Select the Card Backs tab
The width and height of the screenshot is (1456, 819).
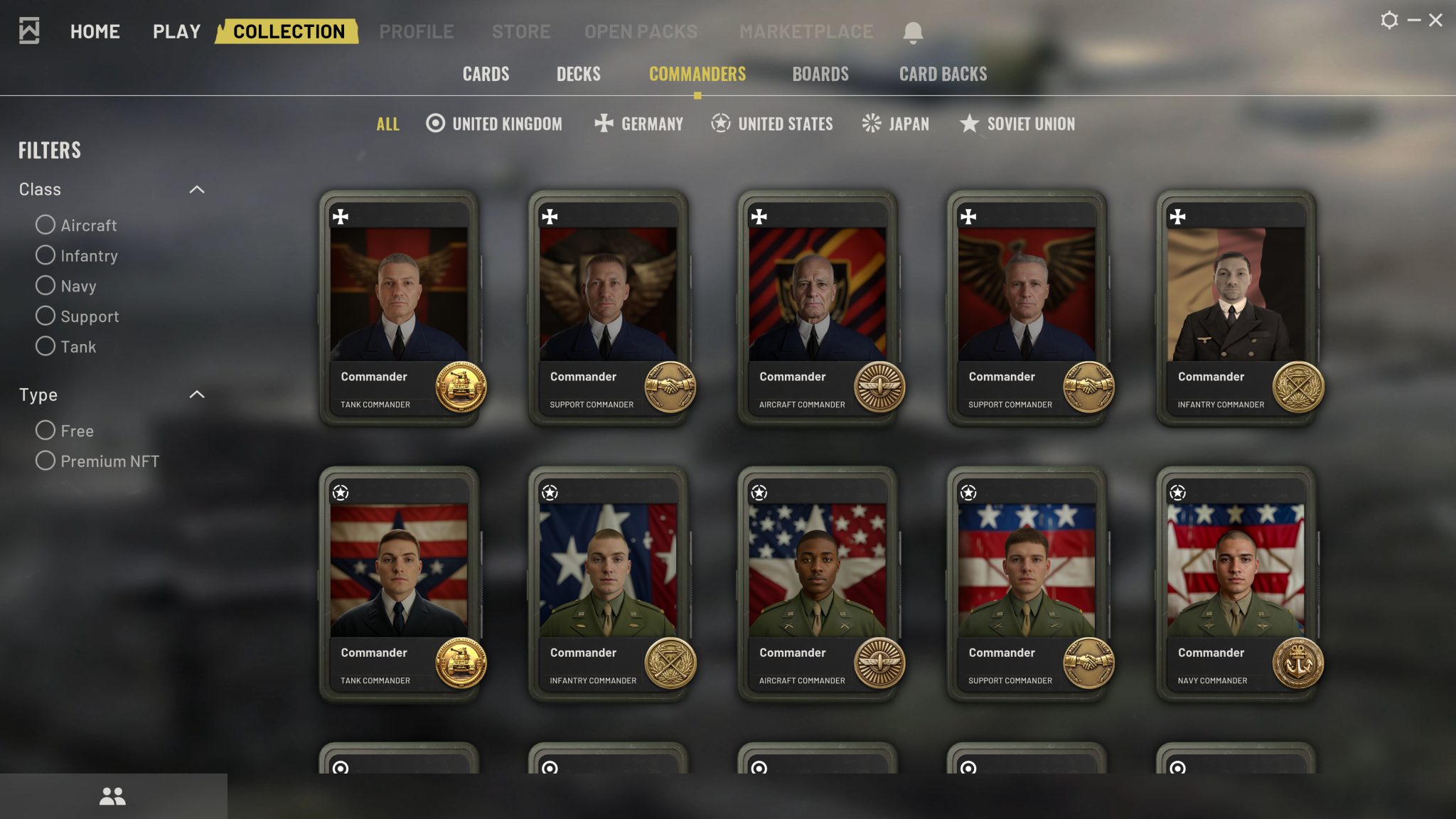[943, 74]
